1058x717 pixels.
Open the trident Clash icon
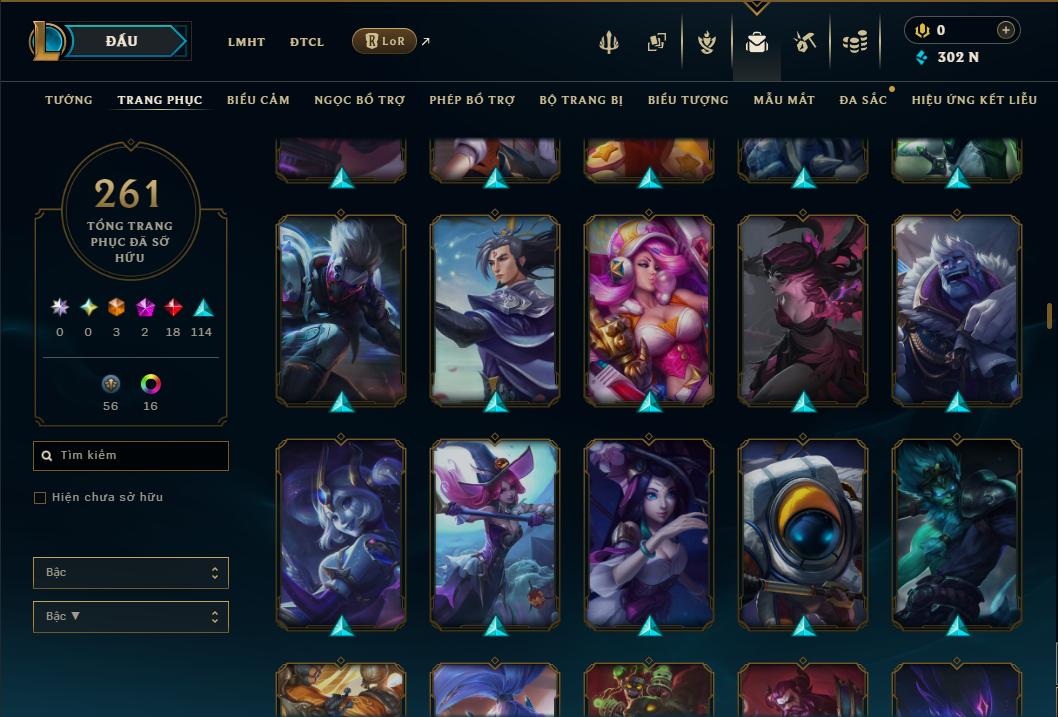609,42
